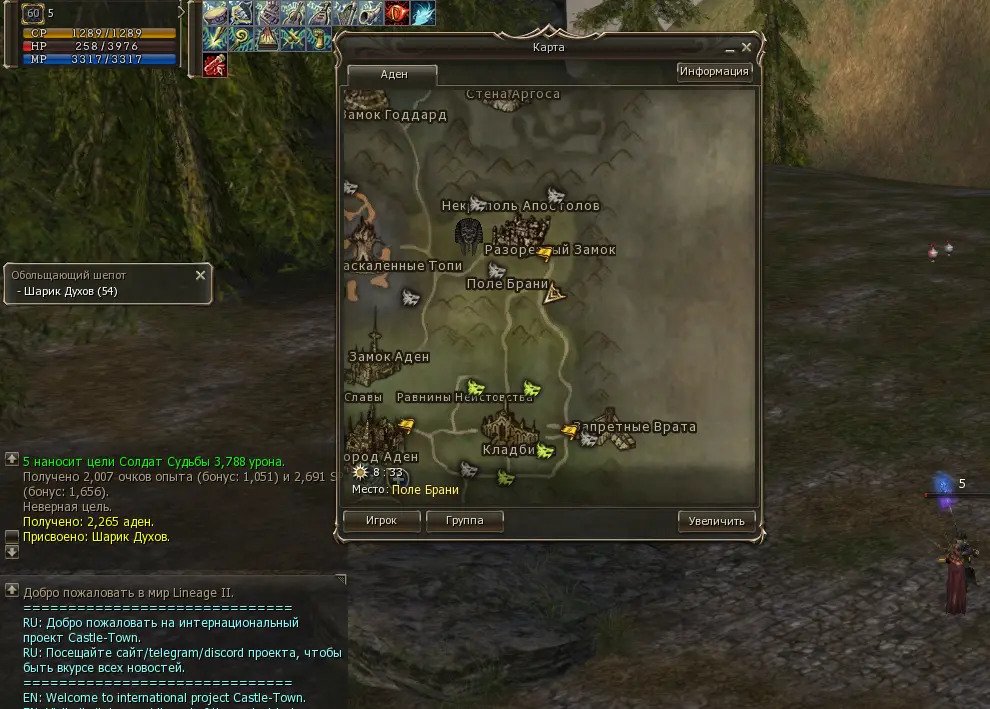The width and height of the screenshot is (990, 709).
Task: Use the red eye skill icon
Action: [x=397, y=14]
